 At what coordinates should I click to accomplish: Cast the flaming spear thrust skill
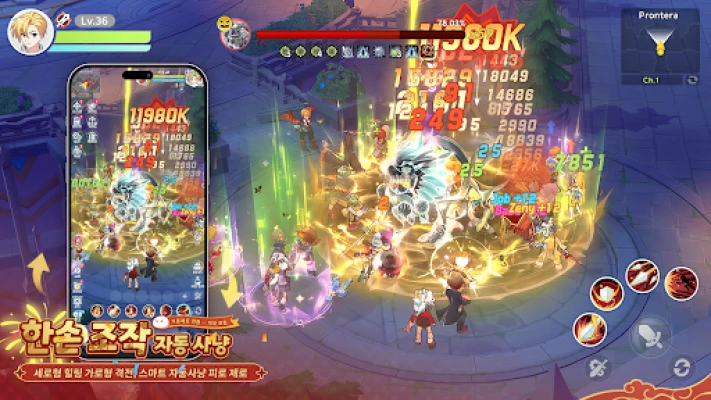tap(642, 273)
